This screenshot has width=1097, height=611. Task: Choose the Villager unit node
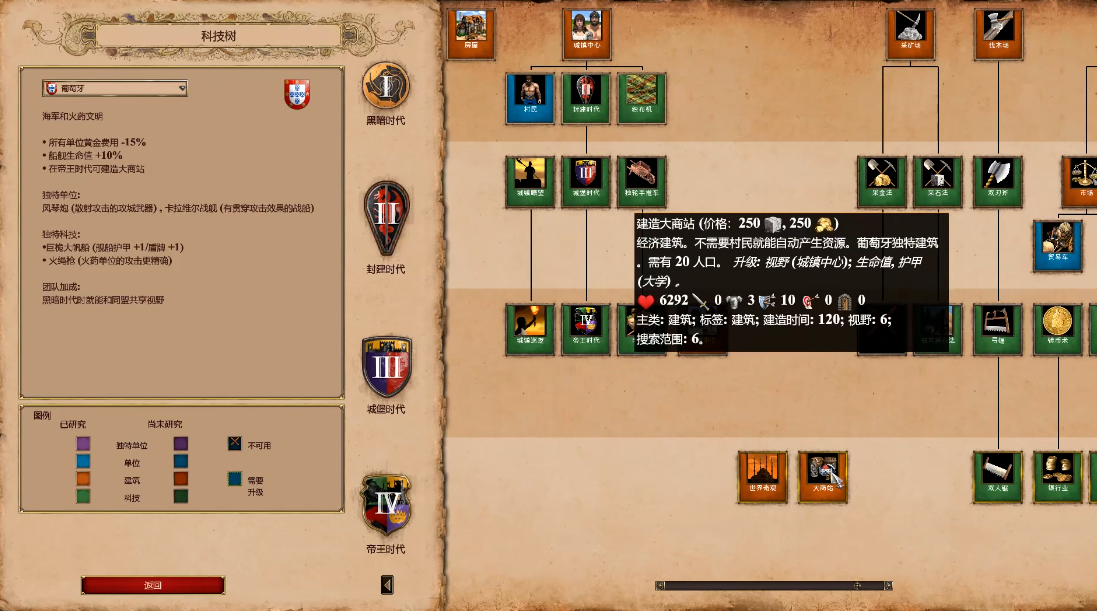530,98
